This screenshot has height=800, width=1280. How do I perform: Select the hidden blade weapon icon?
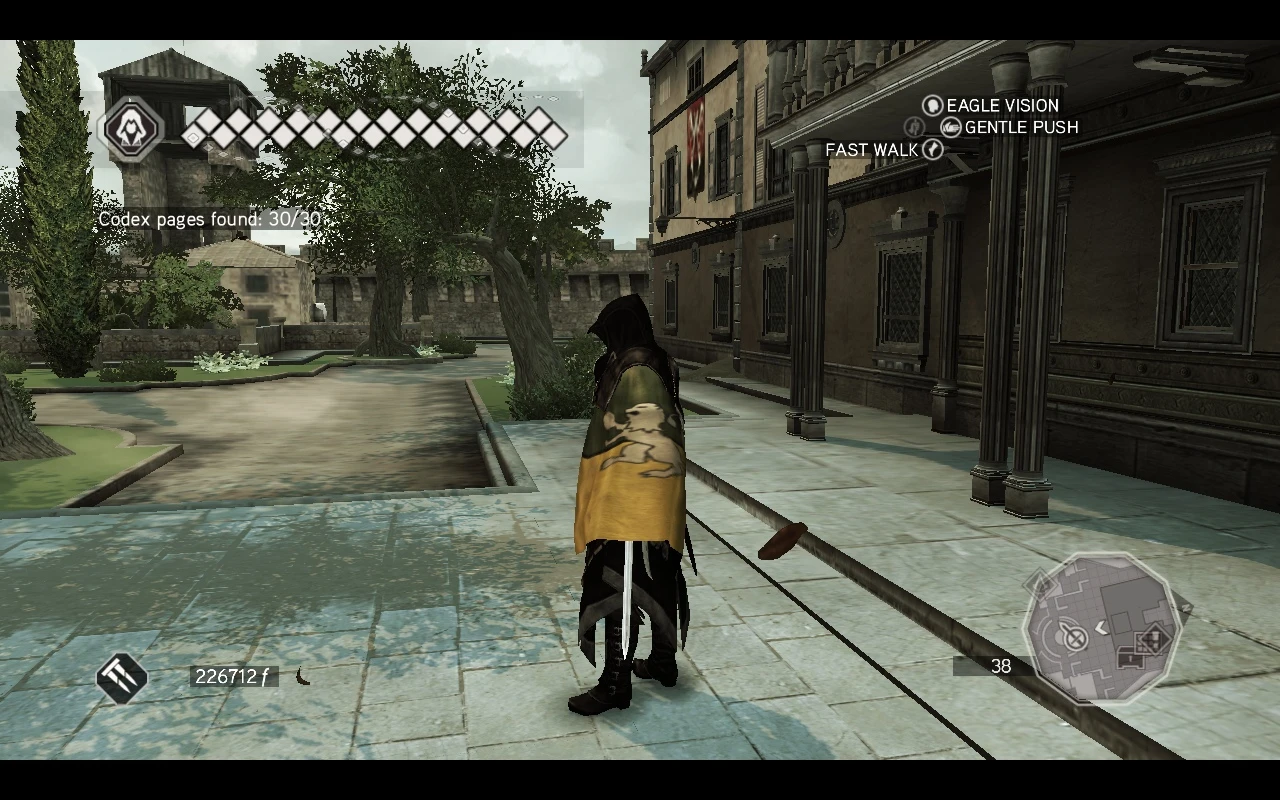point(122,676)
